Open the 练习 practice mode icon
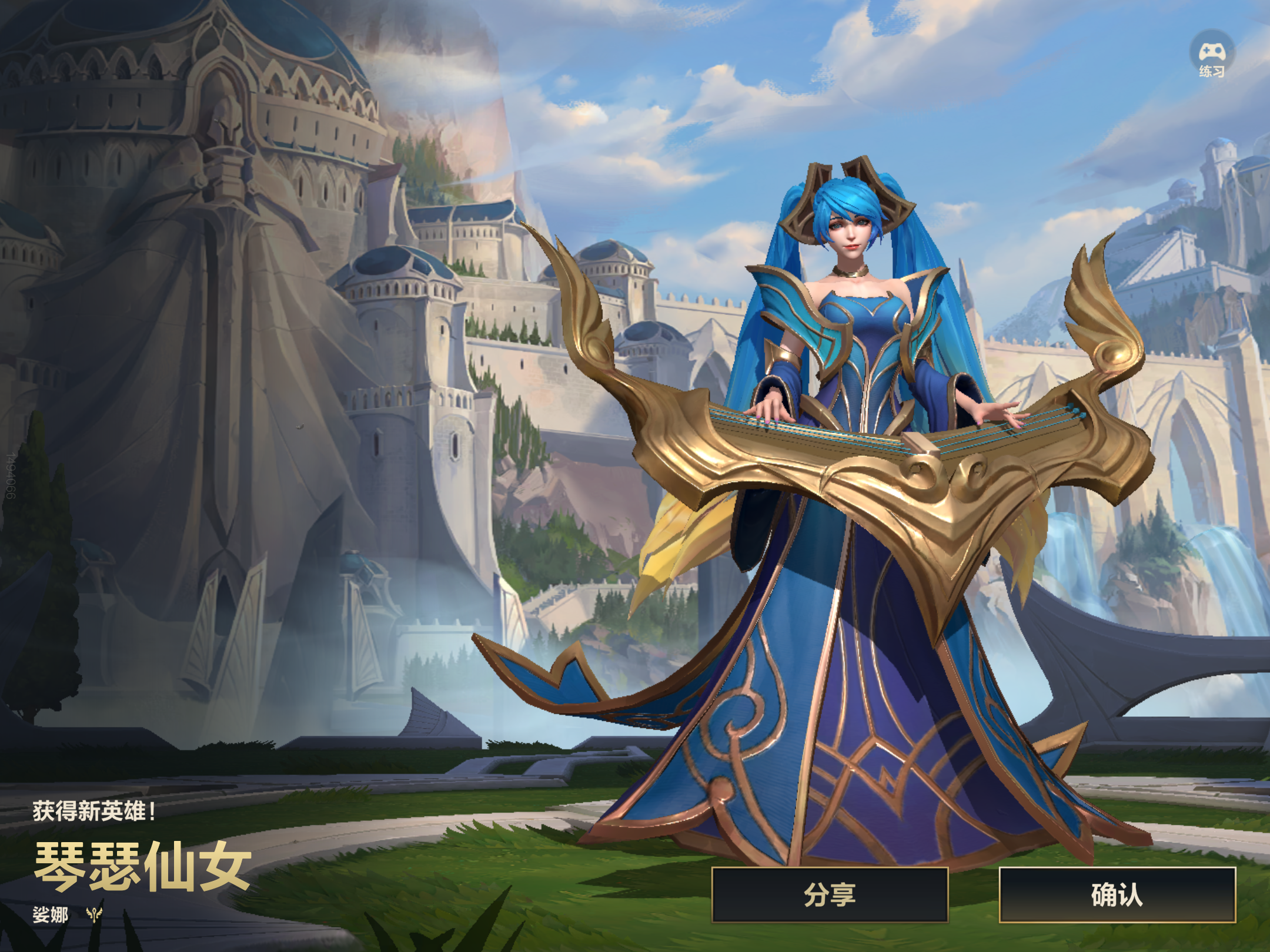The height and width of the screenshot is (952, 1270). click(x=1212, y=55)
